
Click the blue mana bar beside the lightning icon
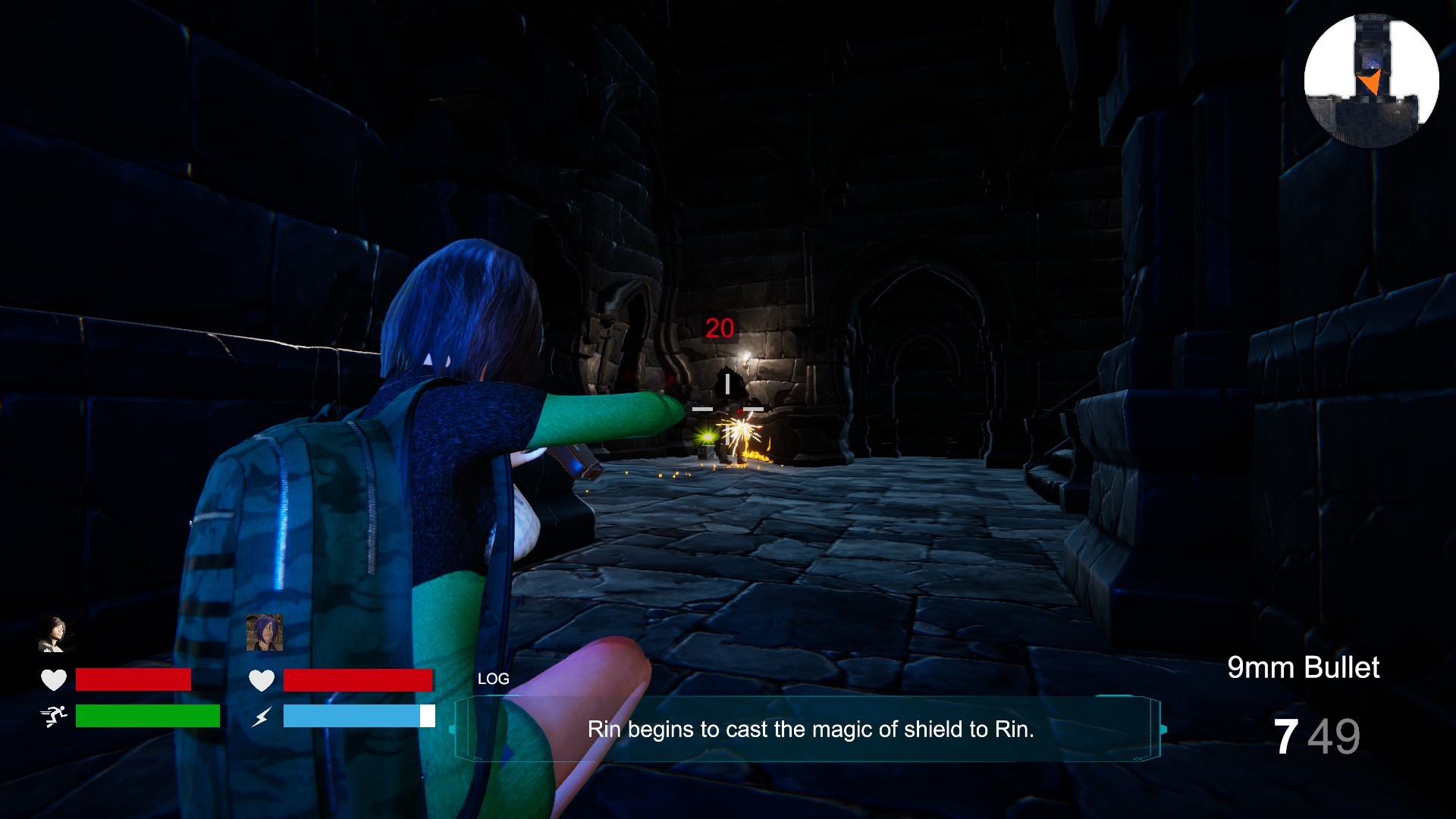(x=356, y=715)
